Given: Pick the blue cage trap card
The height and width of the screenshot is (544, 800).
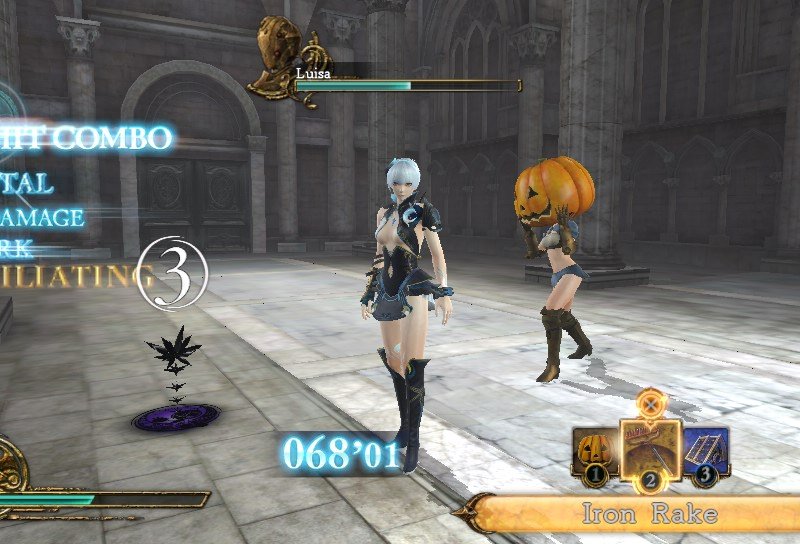Looking at the screenshot, I should tap(707, 453).
